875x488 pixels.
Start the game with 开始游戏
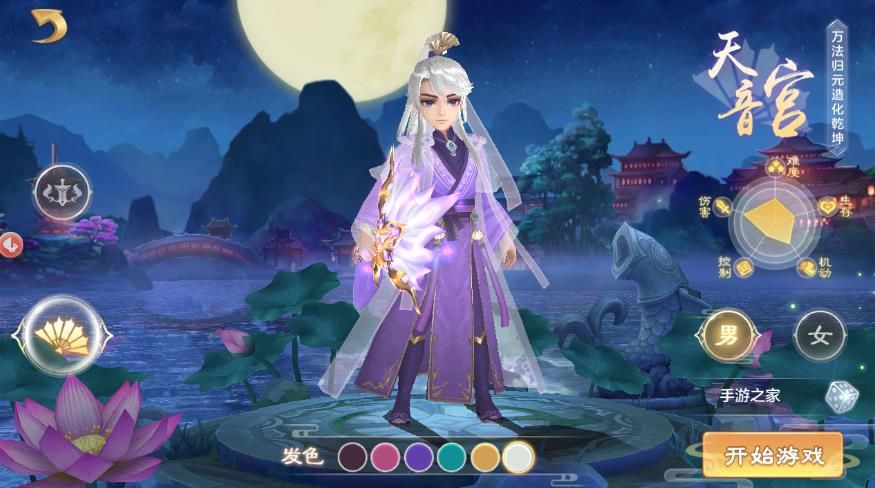pos(773,456)
